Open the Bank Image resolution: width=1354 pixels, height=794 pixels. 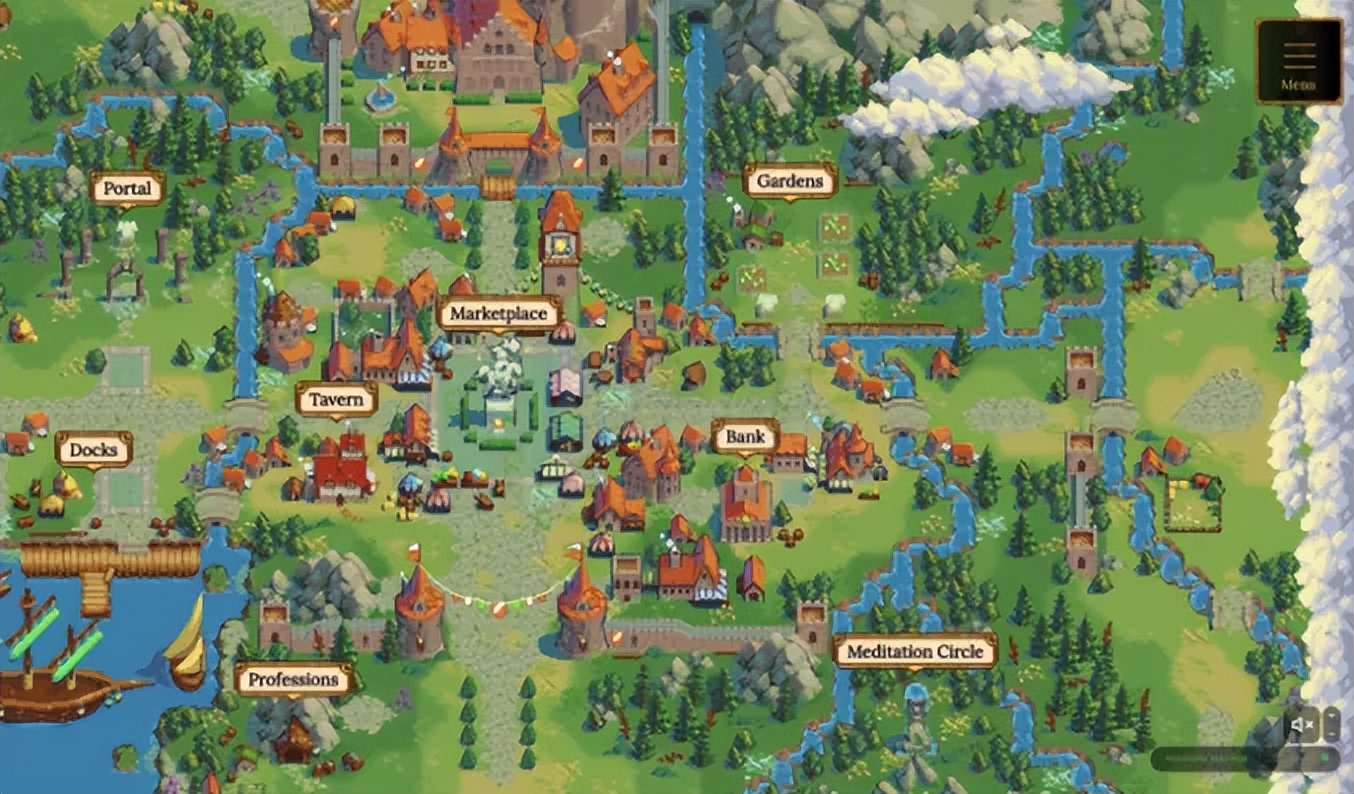[x=745, y=437]
